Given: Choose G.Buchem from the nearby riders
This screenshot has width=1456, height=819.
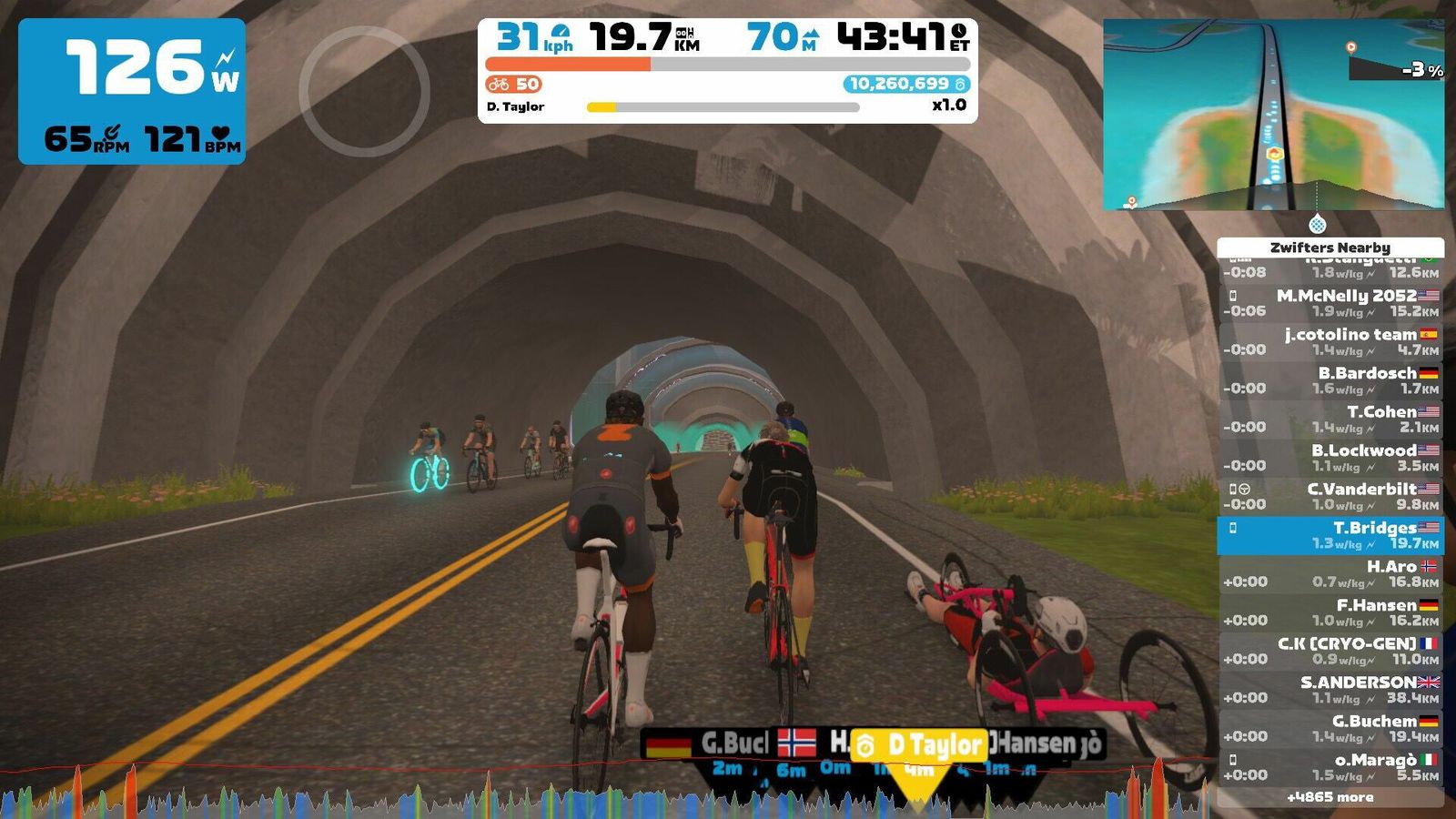Looking at the screenshot, I should click(x=1330, y=728).
